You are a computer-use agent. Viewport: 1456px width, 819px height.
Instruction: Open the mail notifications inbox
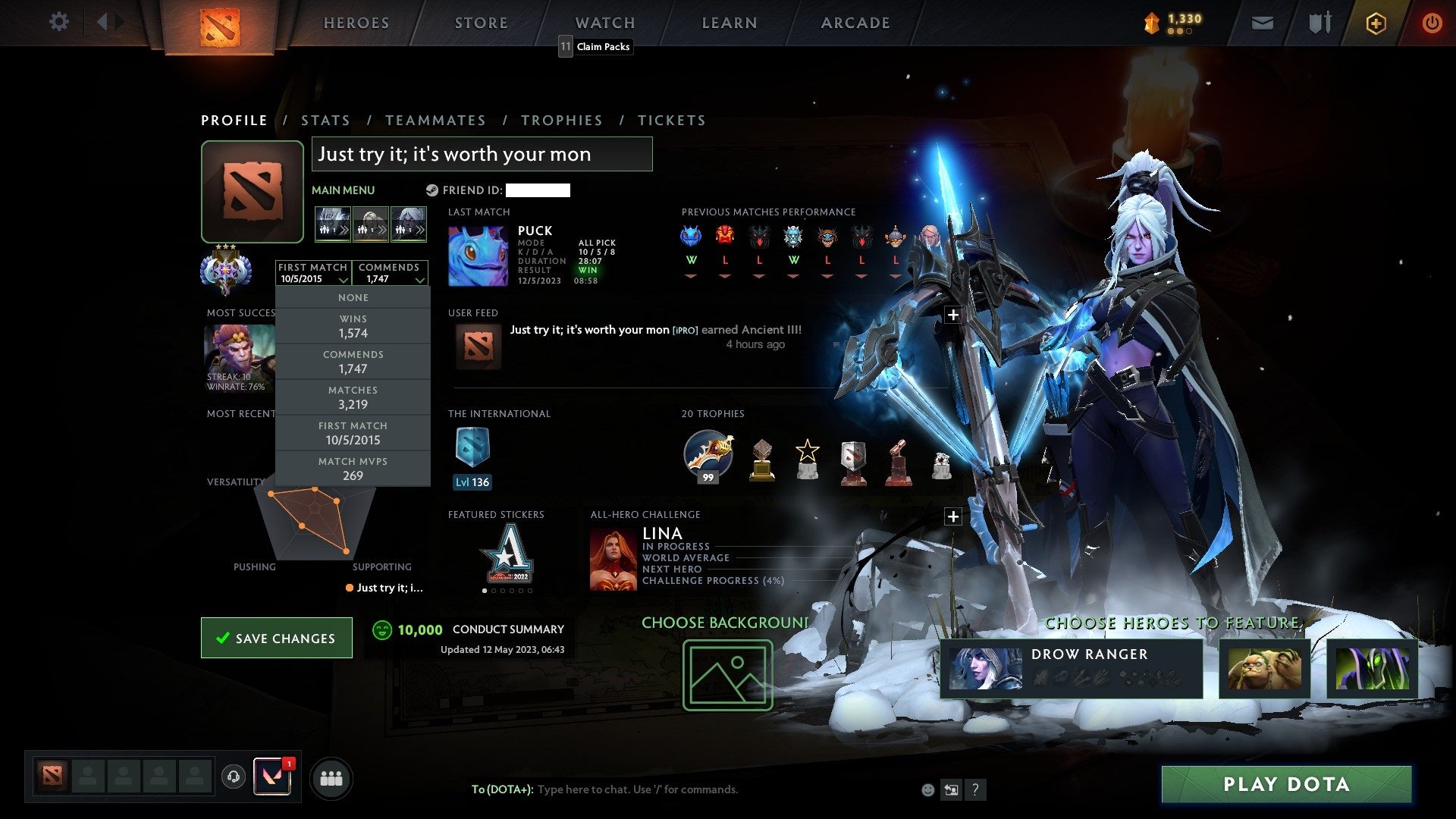click(x=1263, y=23)
